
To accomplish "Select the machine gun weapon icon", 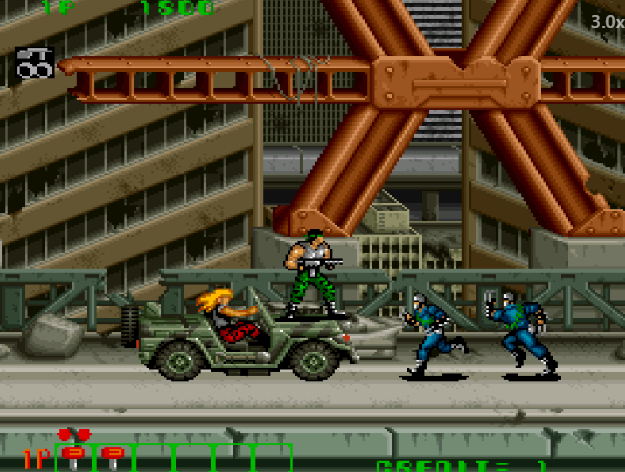I will [35, 62].
